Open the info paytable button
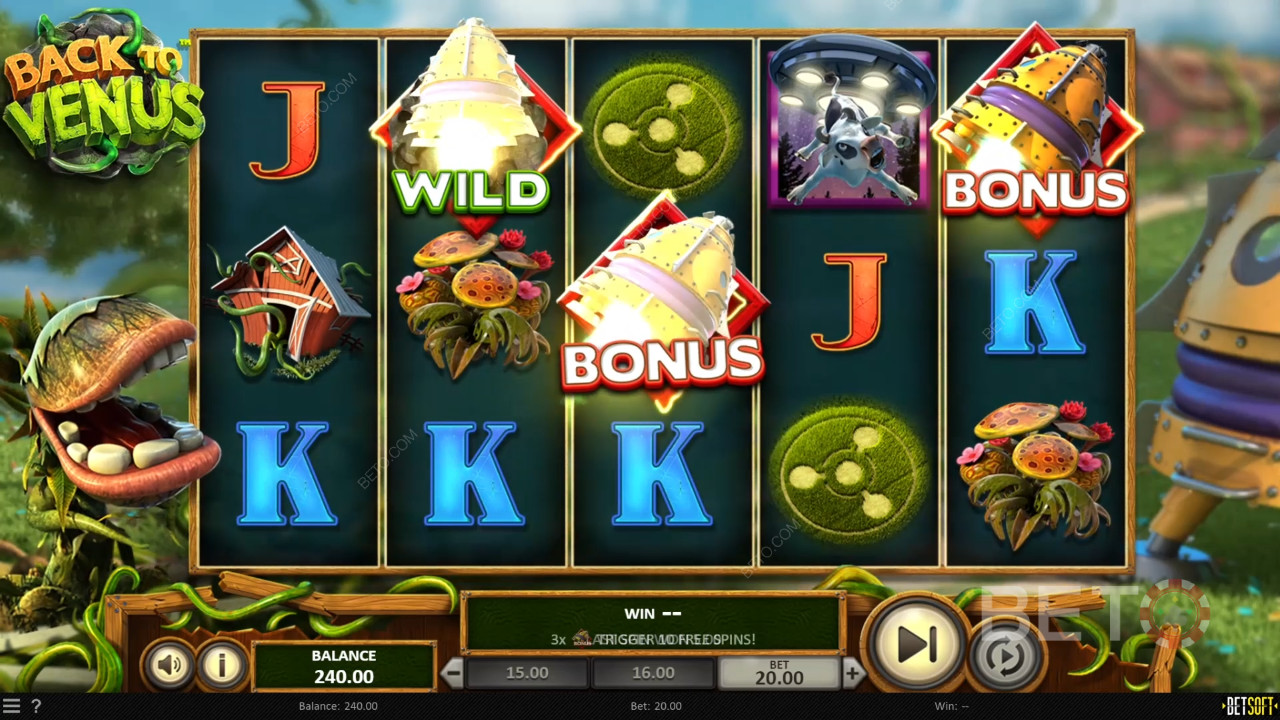 222,665
